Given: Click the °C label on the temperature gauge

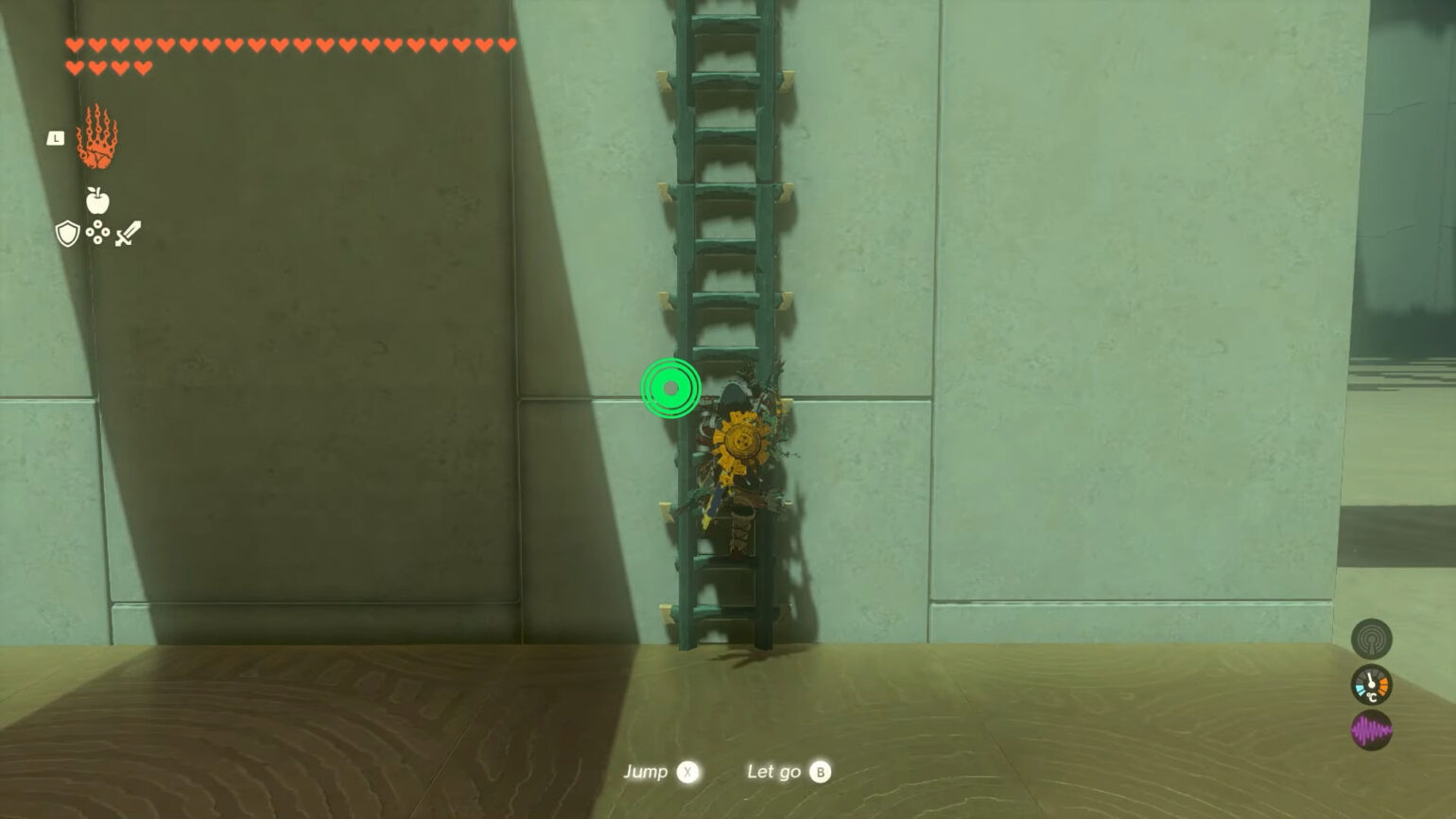Looking at the screenshot, I should [x=1372, y=698].
